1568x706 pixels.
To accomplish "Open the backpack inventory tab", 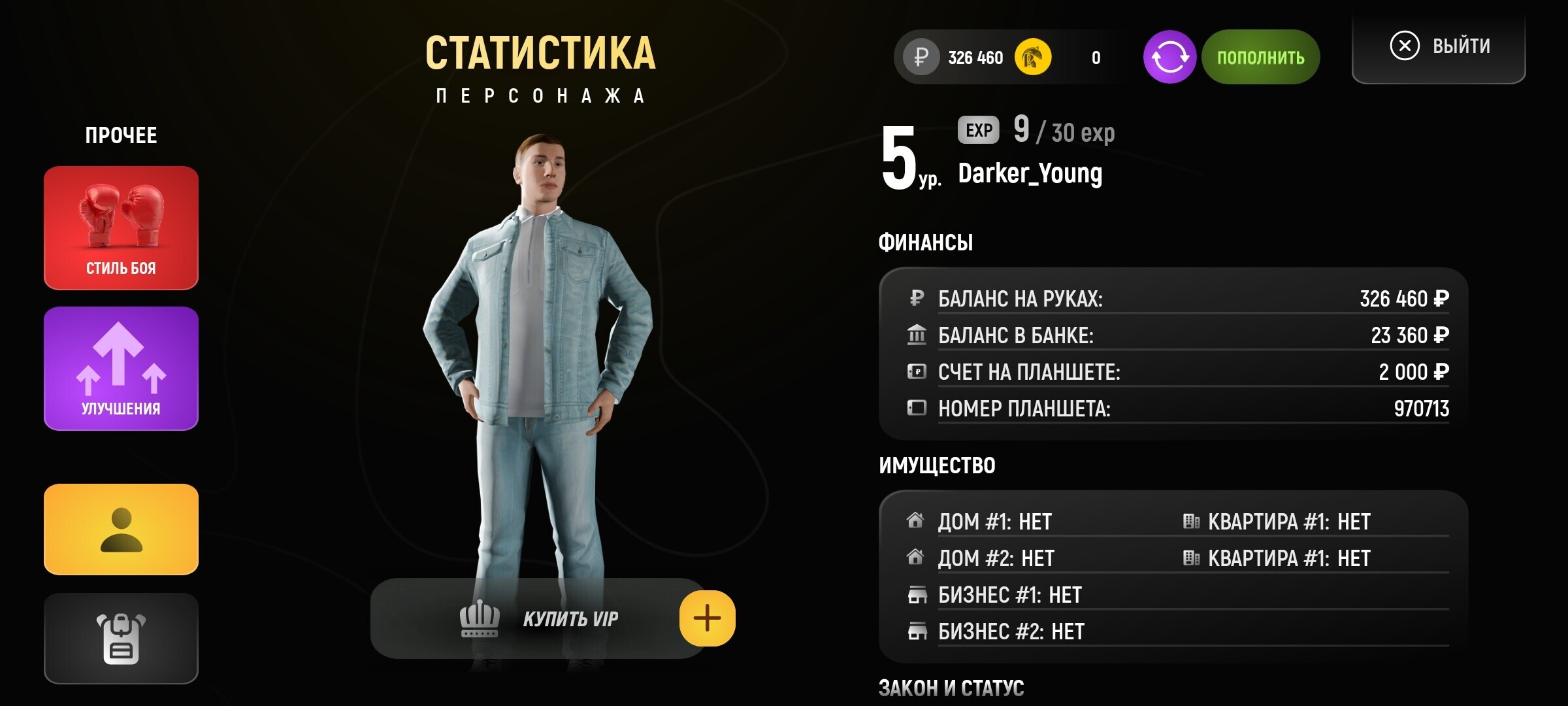I will pyautogui.click(x=121, y=639).
